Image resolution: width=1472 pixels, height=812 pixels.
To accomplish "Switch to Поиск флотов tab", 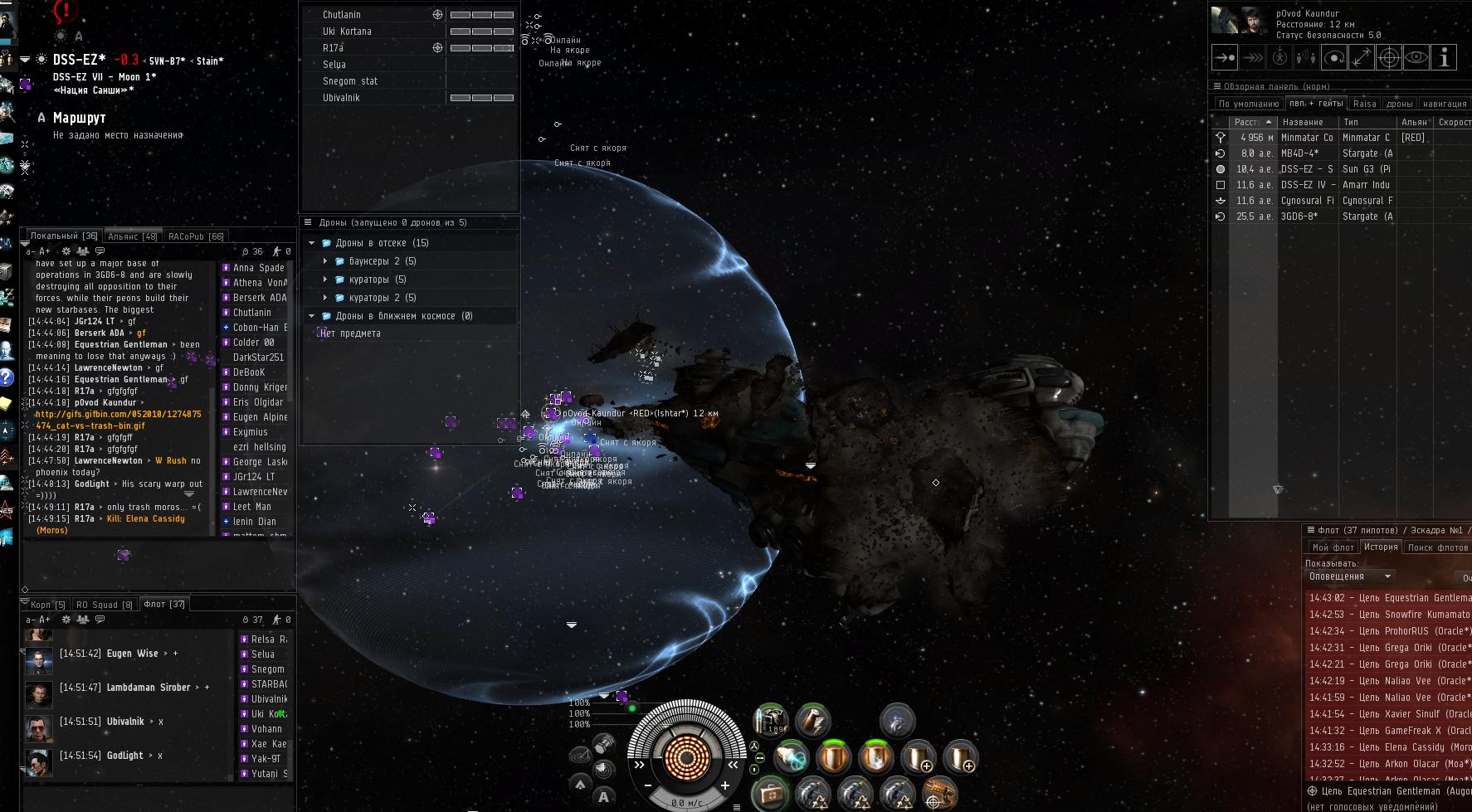I will (1438, 547).
